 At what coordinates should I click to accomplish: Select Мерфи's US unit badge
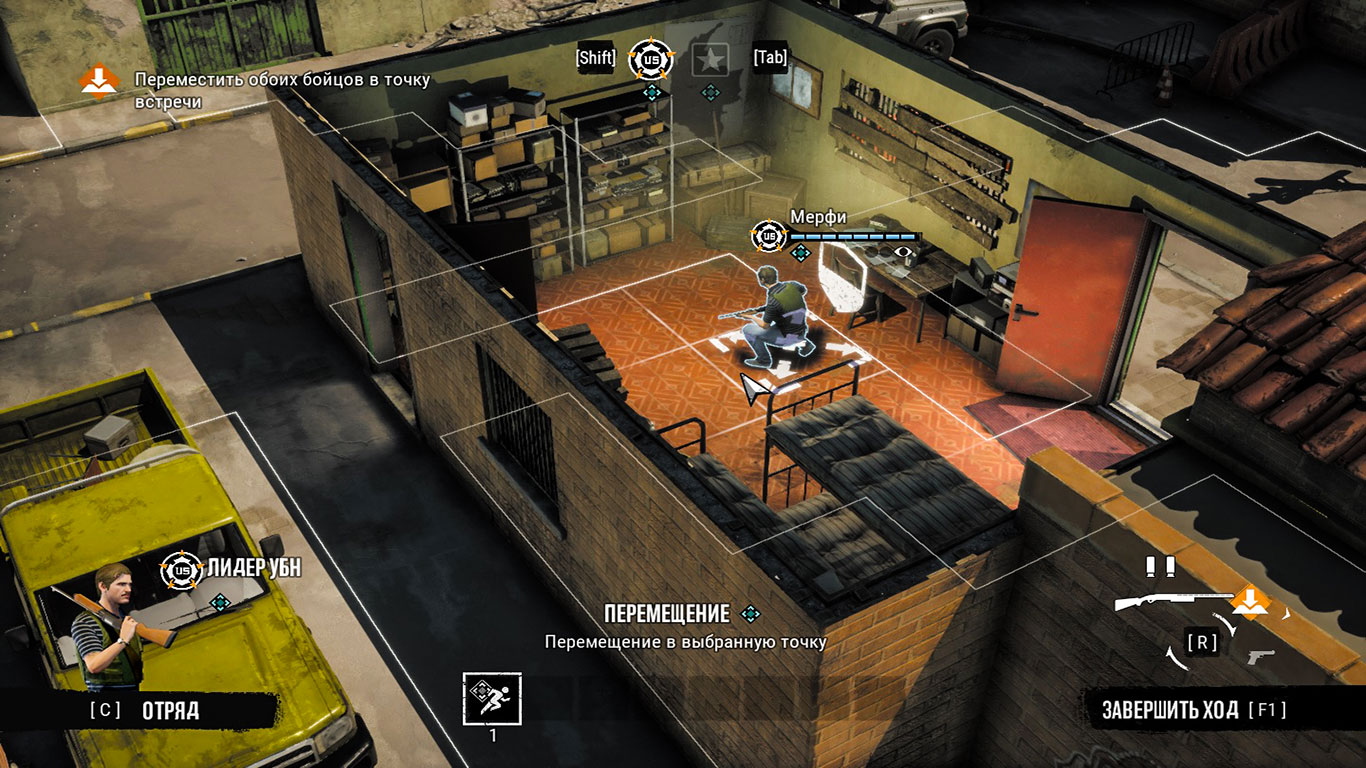pos(769,236)
